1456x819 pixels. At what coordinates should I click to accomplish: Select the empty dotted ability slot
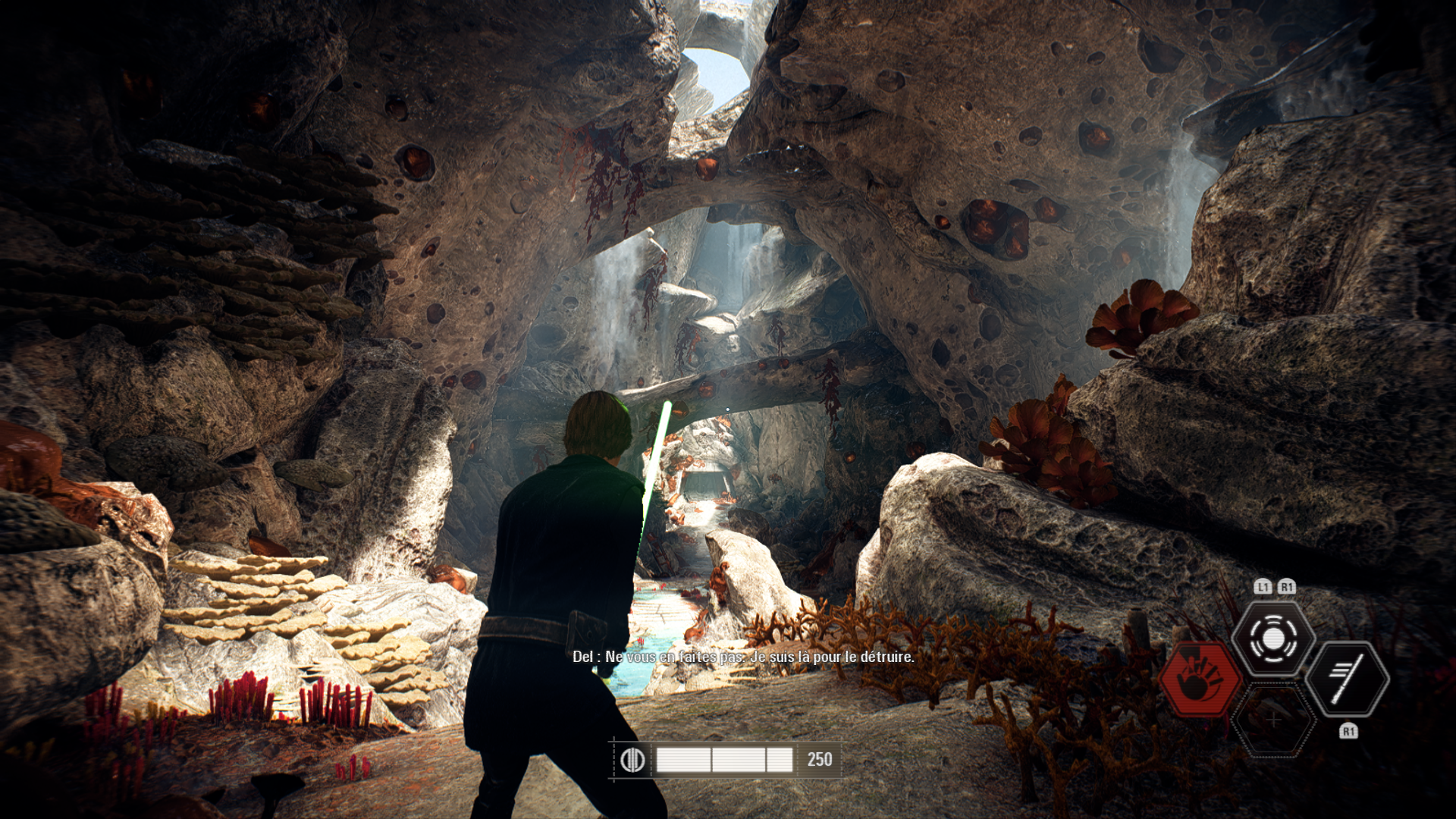tap(1273, 719)
